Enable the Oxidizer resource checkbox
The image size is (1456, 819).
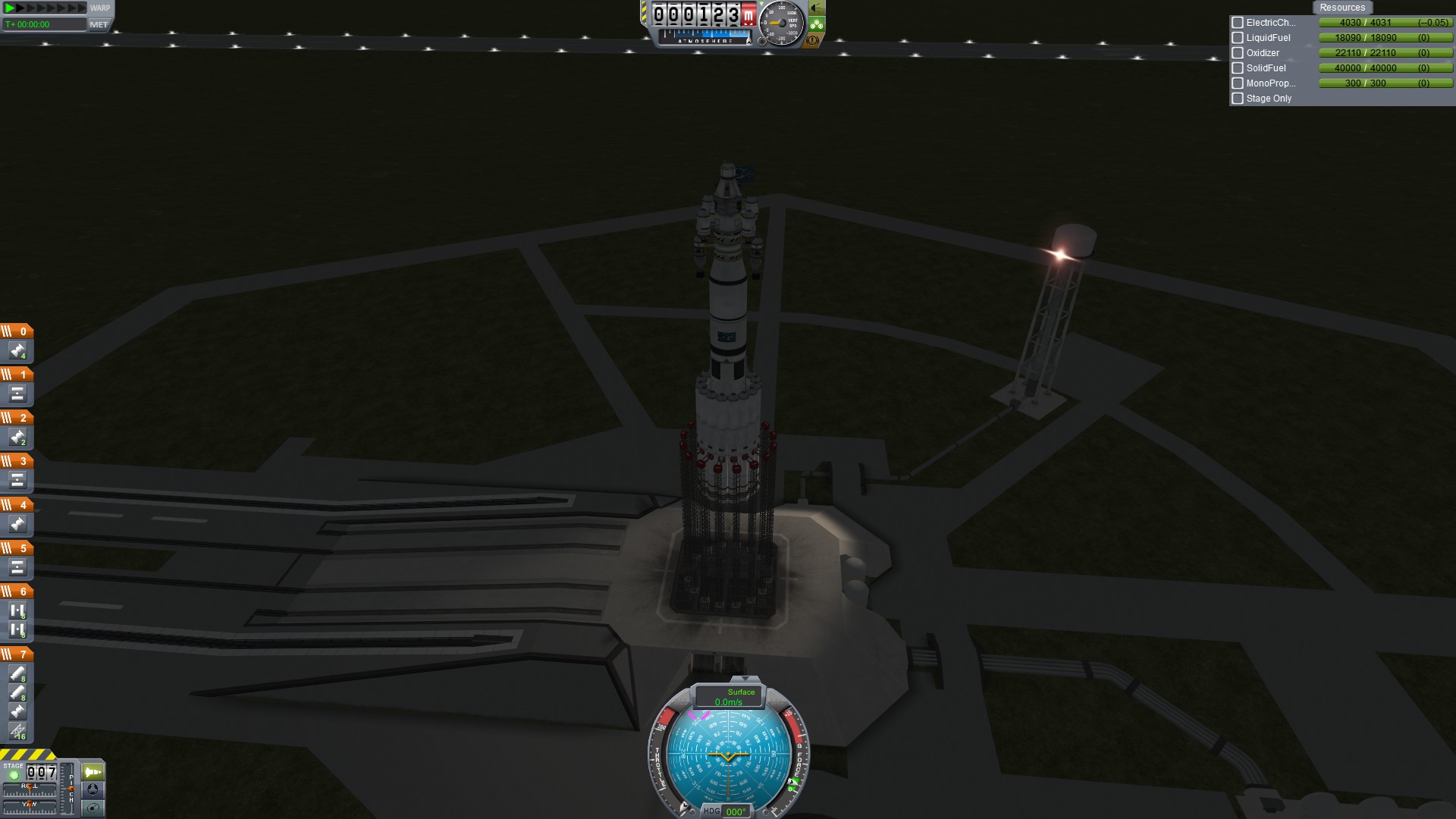[1238, 53]
